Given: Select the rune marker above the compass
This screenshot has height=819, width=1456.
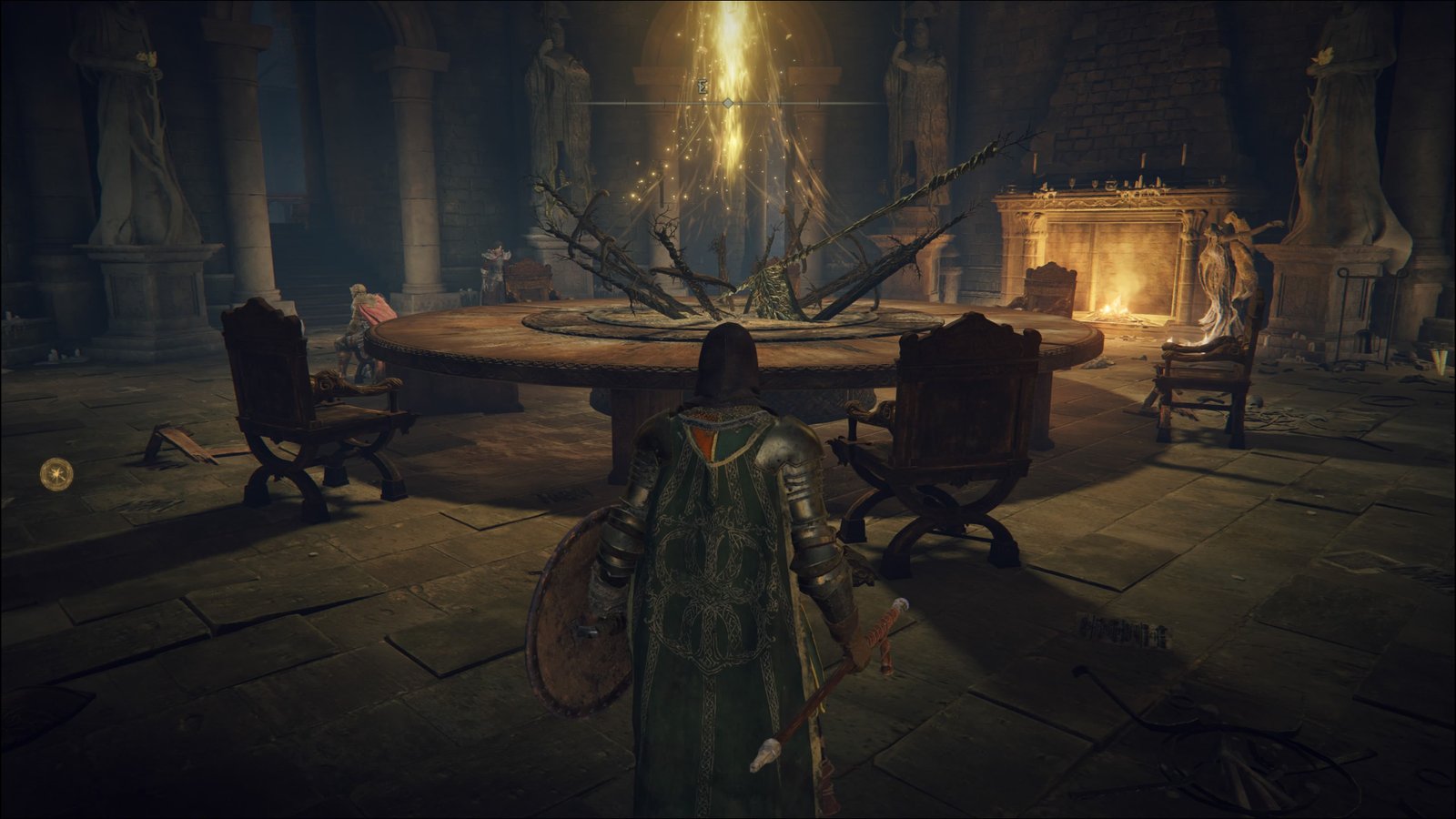Looking at the screenshot, I should pyautogui.click(x=703, y=88).
